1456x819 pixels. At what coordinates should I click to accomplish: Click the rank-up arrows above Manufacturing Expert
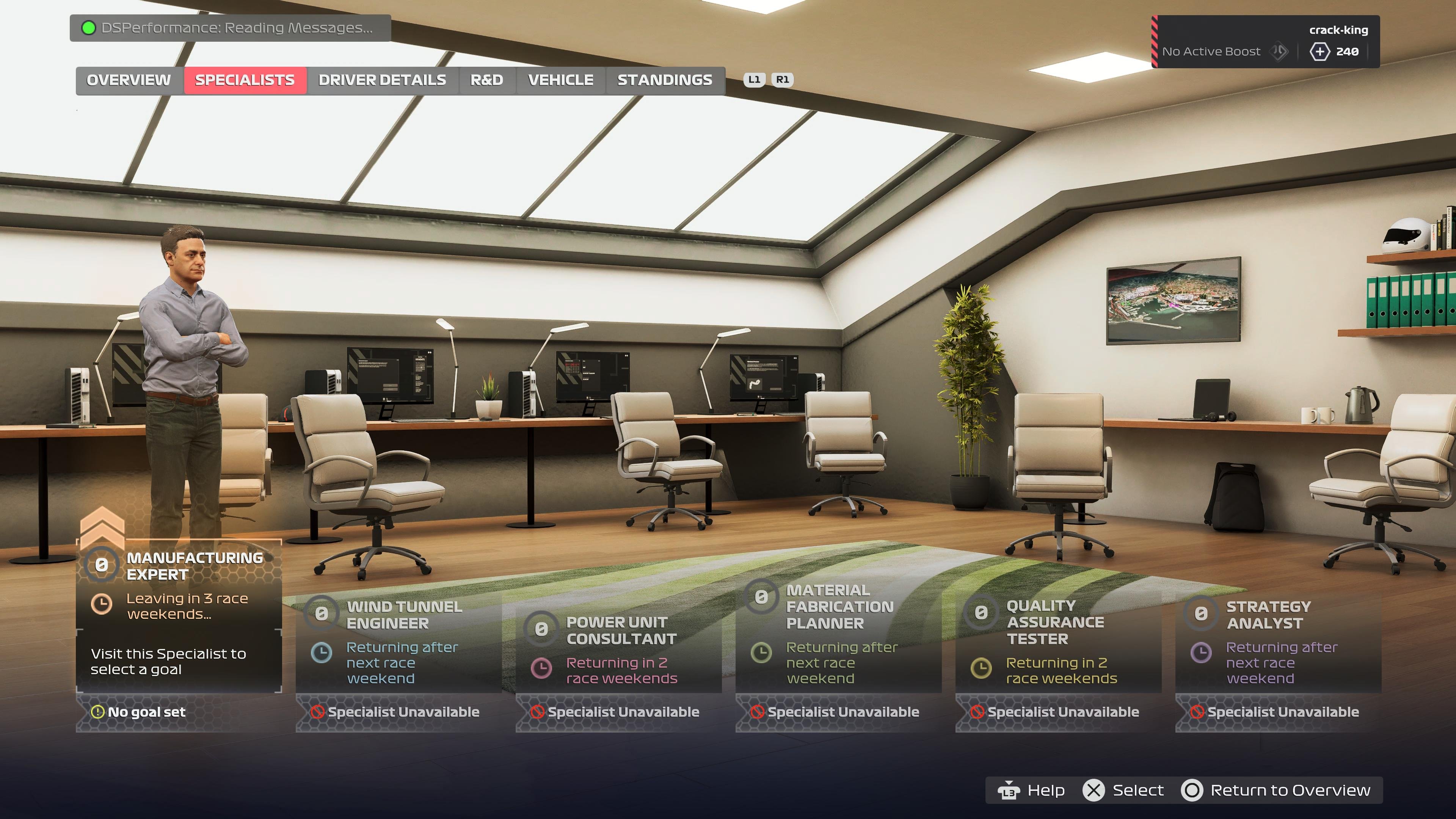tap(102, 529)
